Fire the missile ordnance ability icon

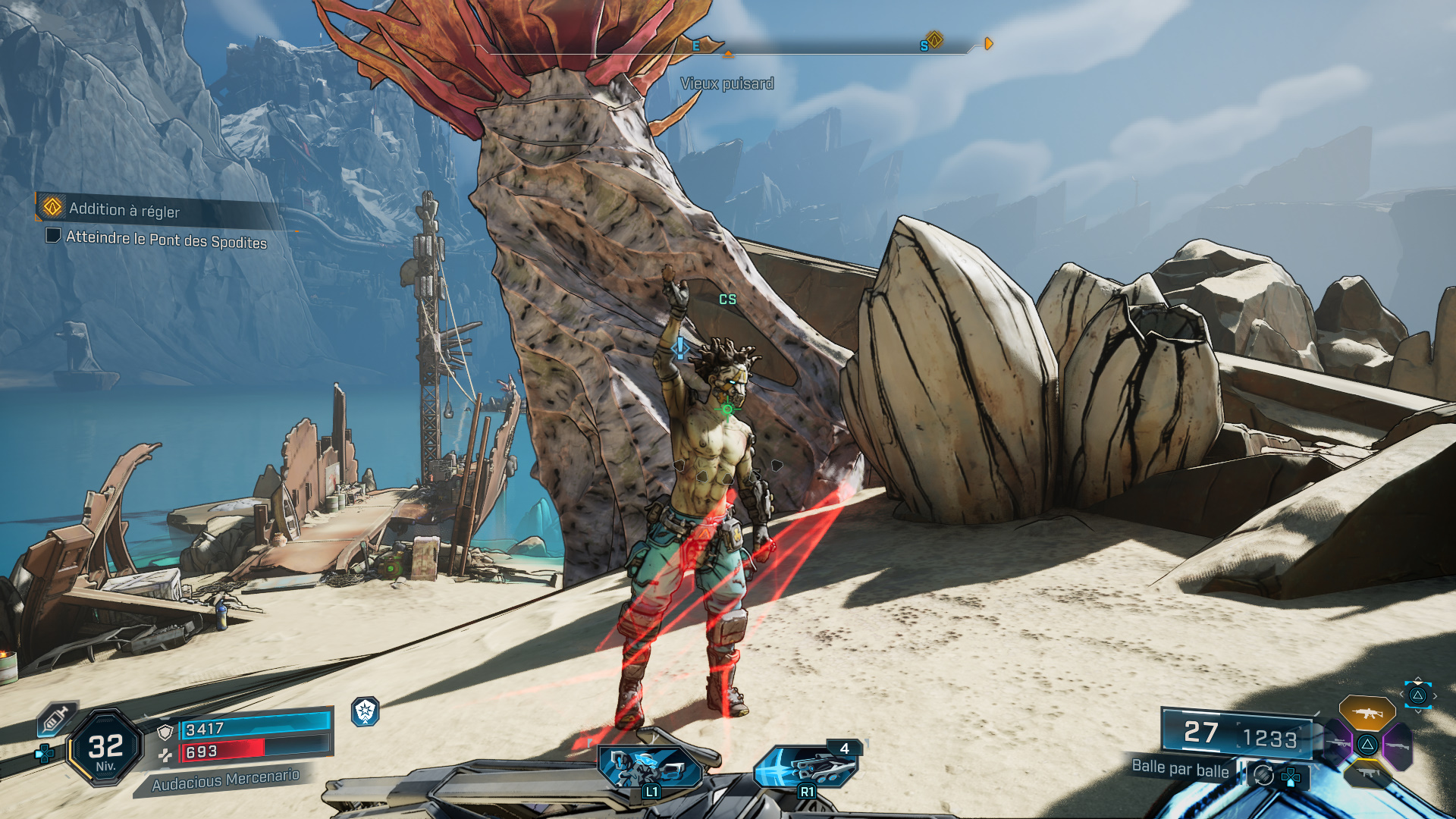coord(805,767)
